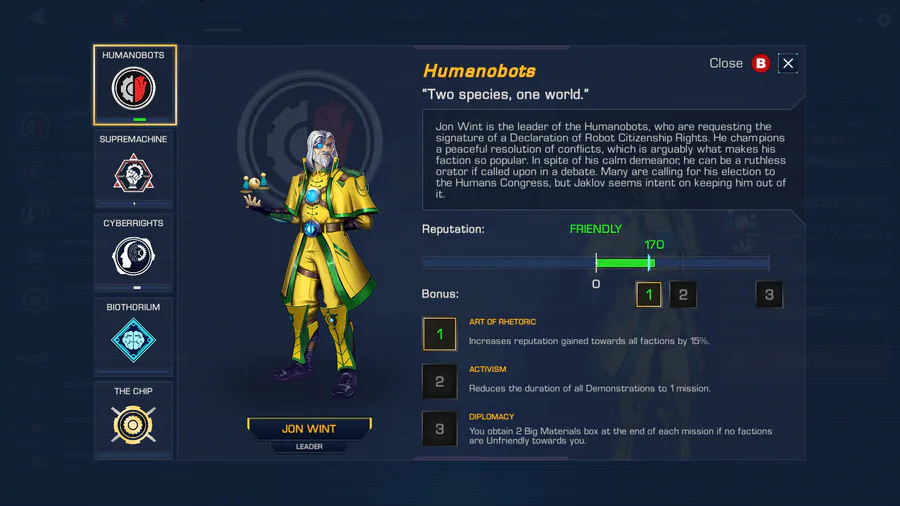Viewport: 900px width, 506px height.
Task: Select bonus tier 3 marker on the reputation track
Action: 769,294
